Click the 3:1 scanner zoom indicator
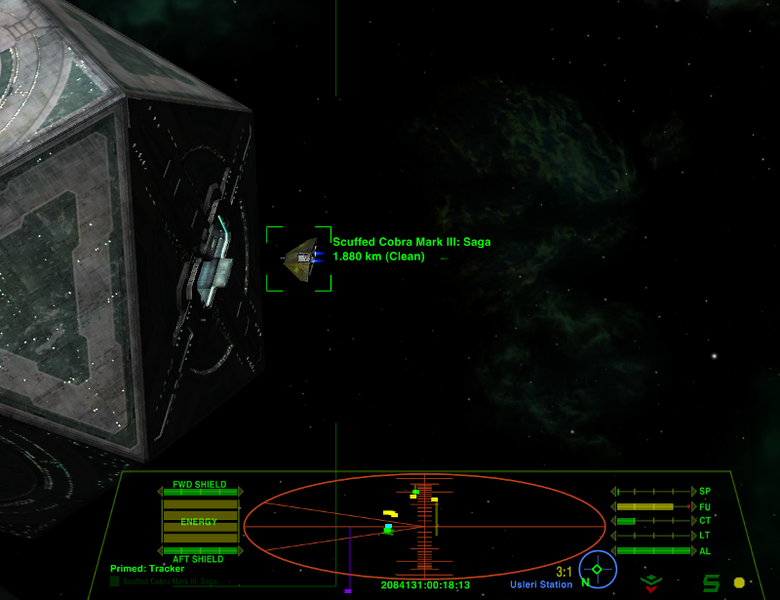The height and width of the screenshot is (600, 780). [x=564, y=573]
